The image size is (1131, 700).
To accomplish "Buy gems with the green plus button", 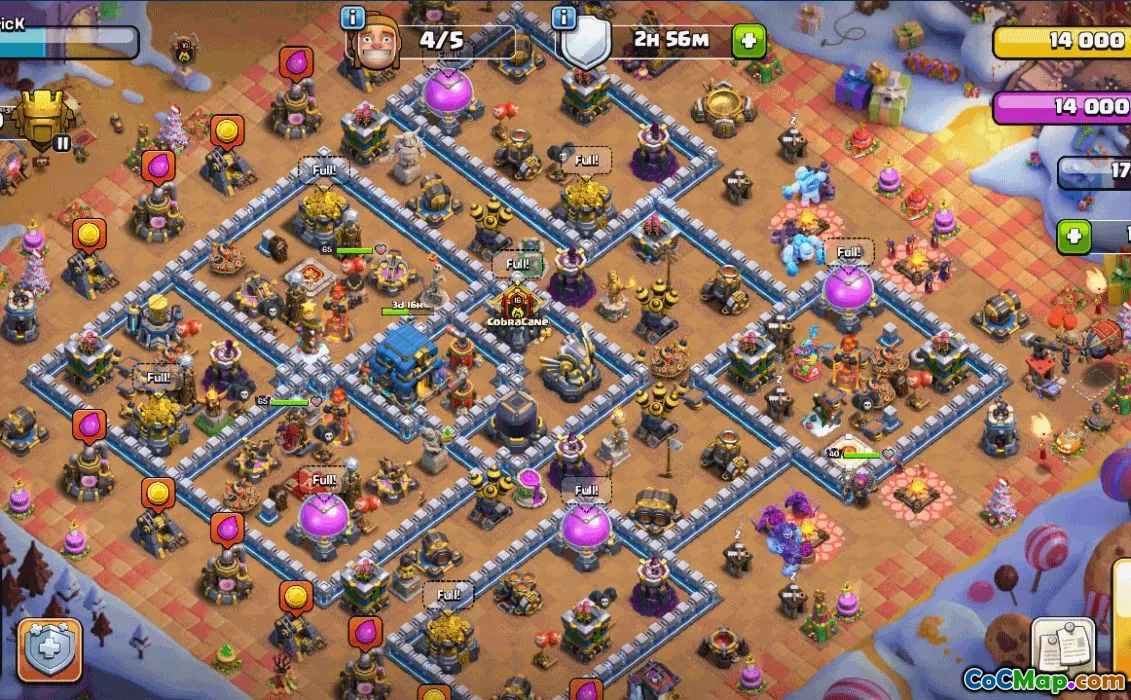I will pos(1073,237).
